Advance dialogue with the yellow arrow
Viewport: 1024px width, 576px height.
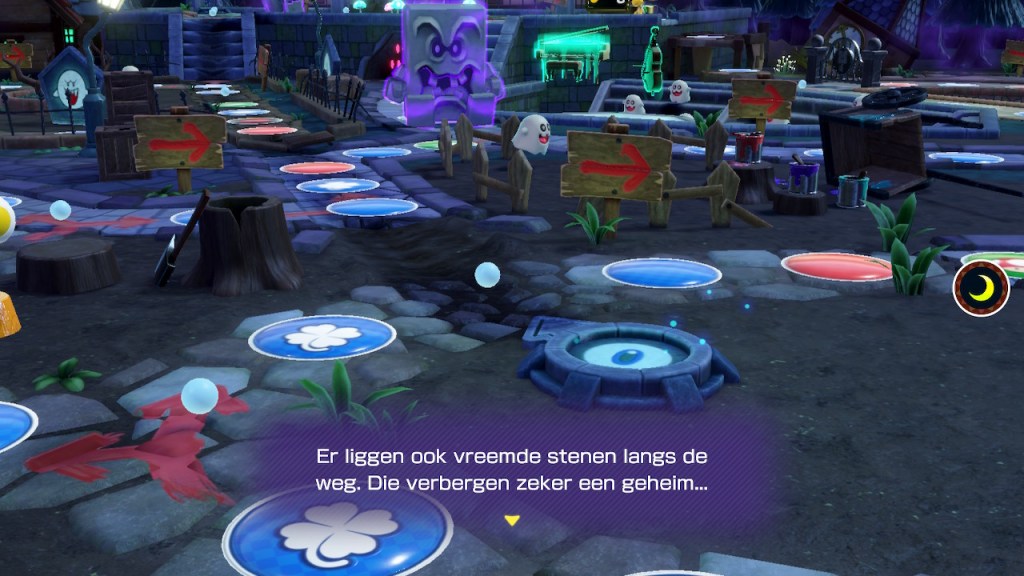pos(512,520)
